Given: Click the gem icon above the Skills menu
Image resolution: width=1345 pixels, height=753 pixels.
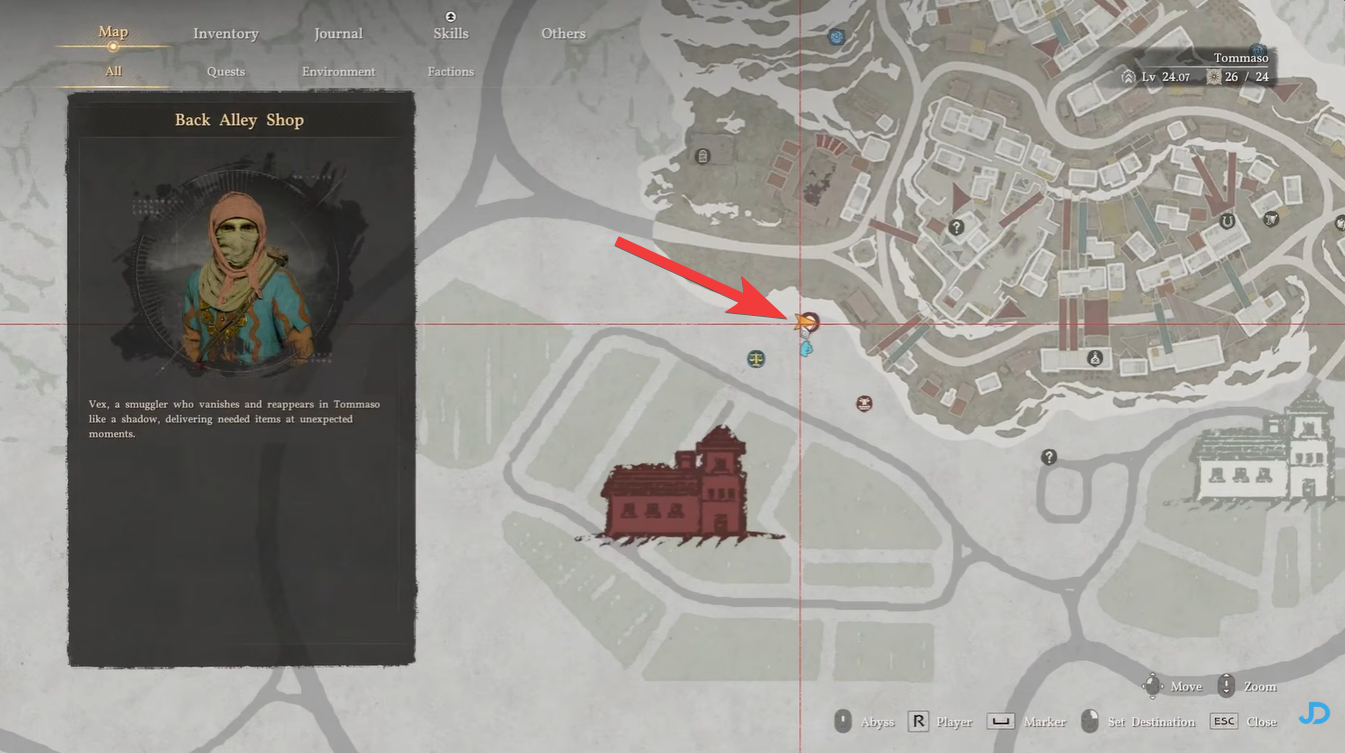Looking at the screenshot, I should (x=450, y=16).
